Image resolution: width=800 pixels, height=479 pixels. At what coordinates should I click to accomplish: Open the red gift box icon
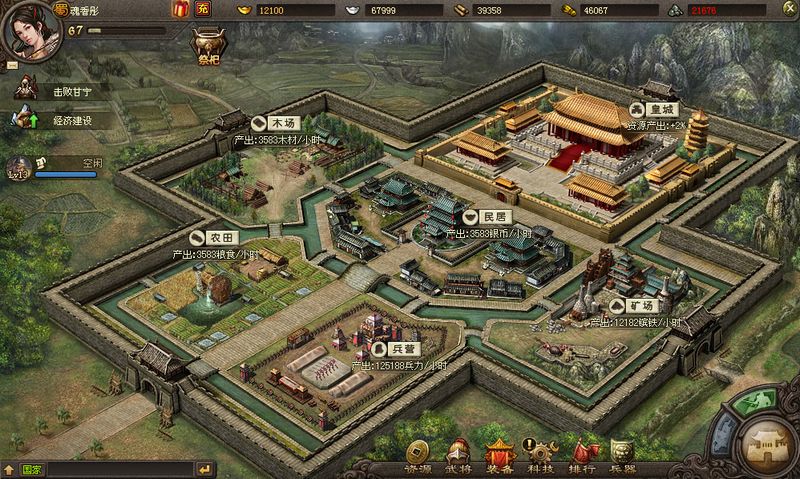[x=181, y=10]
